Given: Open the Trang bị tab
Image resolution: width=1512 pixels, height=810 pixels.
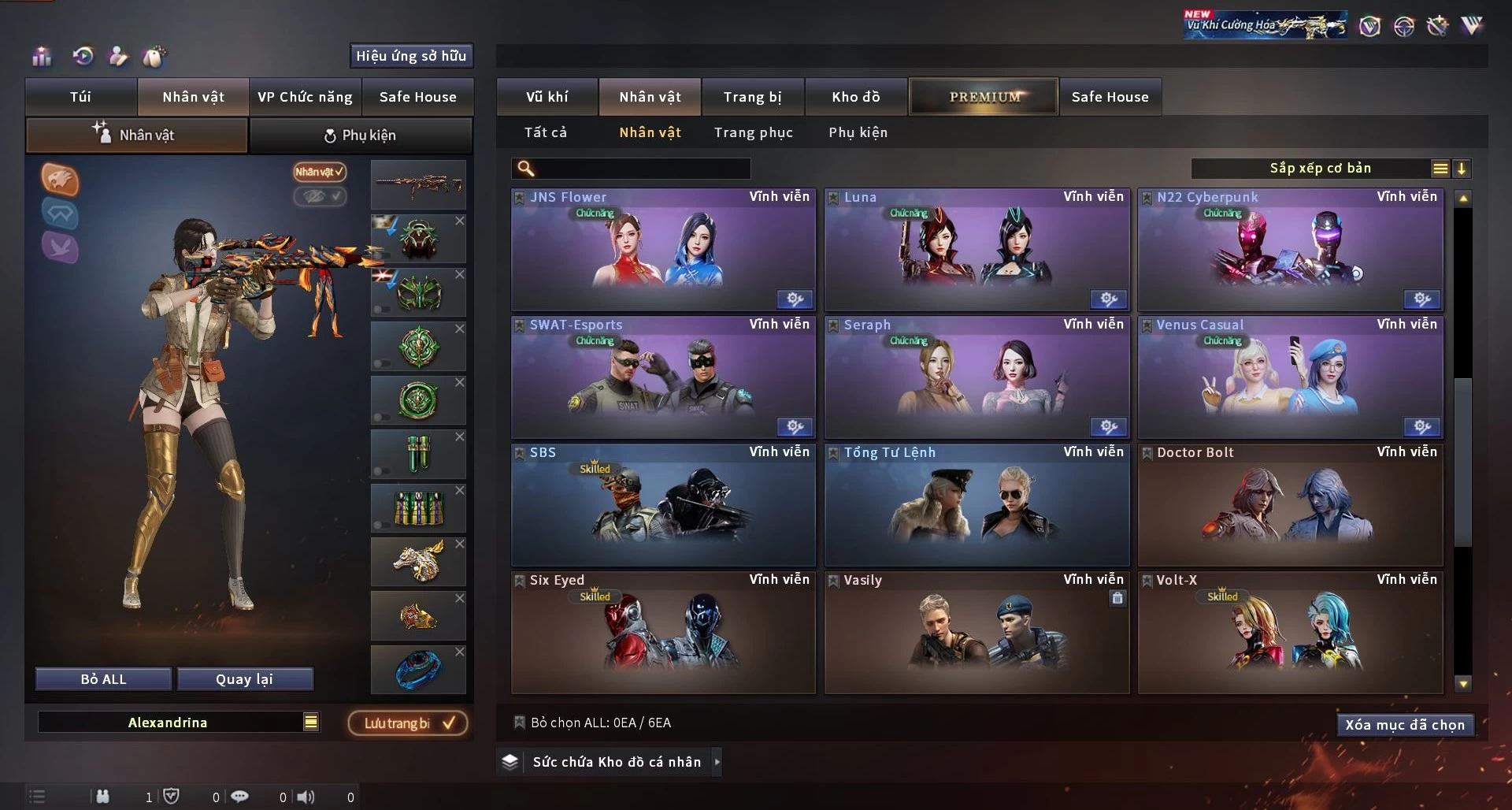Looking at the screenshot, I should tap(752, 97).
